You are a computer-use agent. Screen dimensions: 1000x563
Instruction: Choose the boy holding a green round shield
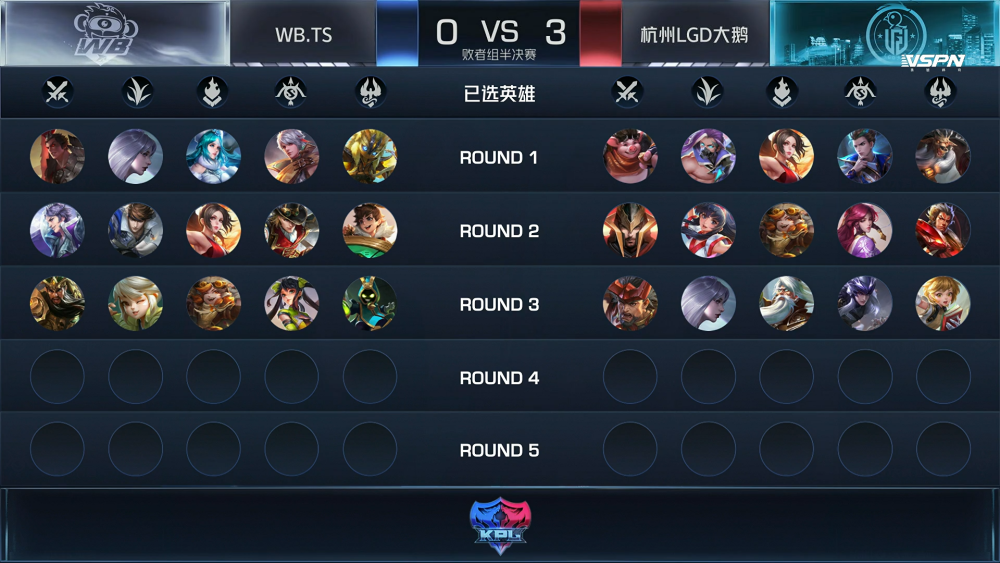point(369,231)
